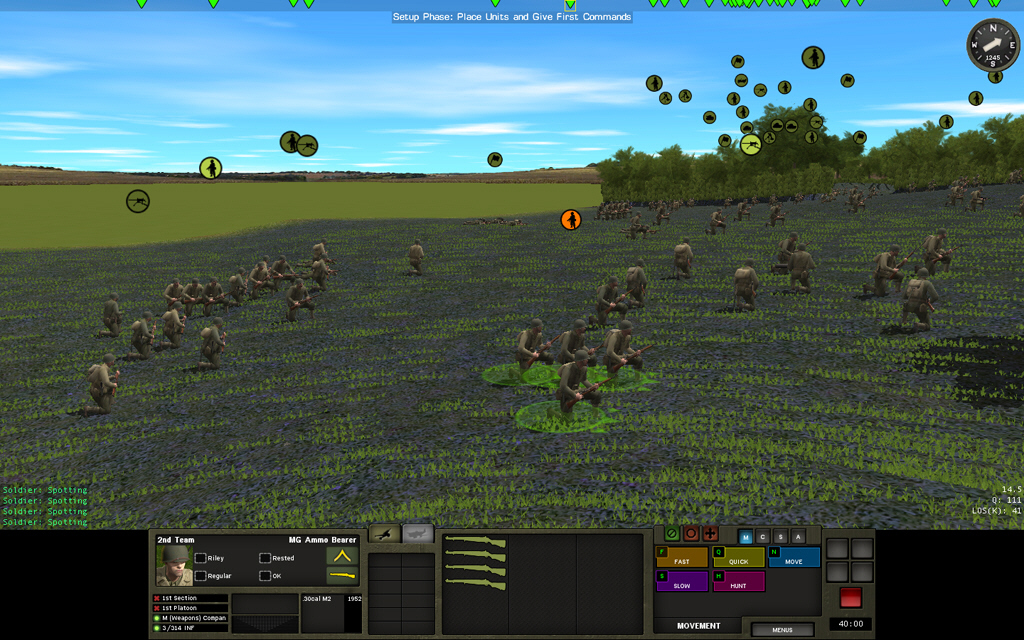Switch to the C command tab

(x=762, y=537)
